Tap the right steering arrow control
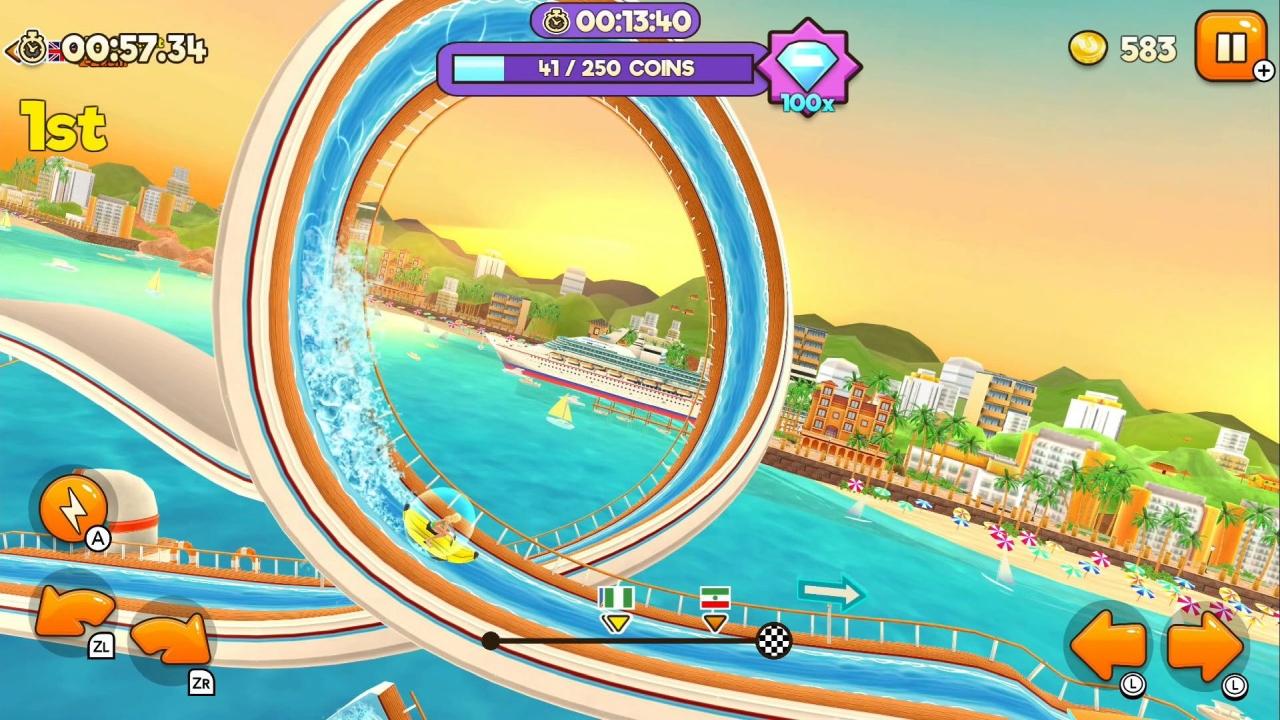The image size is (1280, 720). 1205,647
